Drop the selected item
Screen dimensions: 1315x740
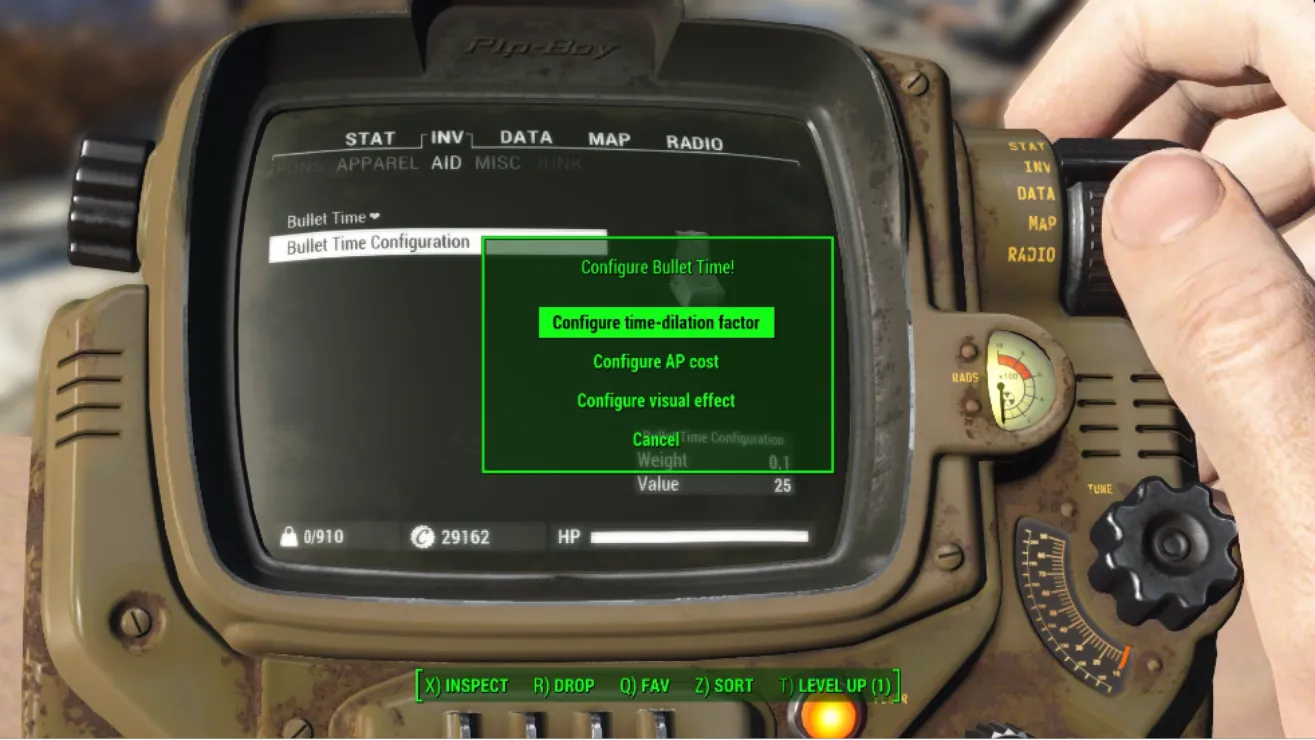click(564, 686)
